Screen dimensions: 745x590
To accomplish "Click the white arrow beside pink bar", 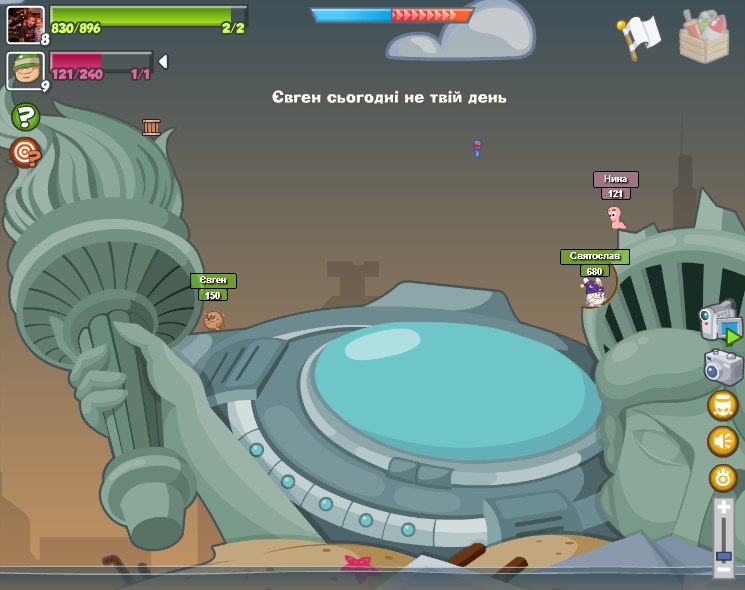I will coord(163,62).
